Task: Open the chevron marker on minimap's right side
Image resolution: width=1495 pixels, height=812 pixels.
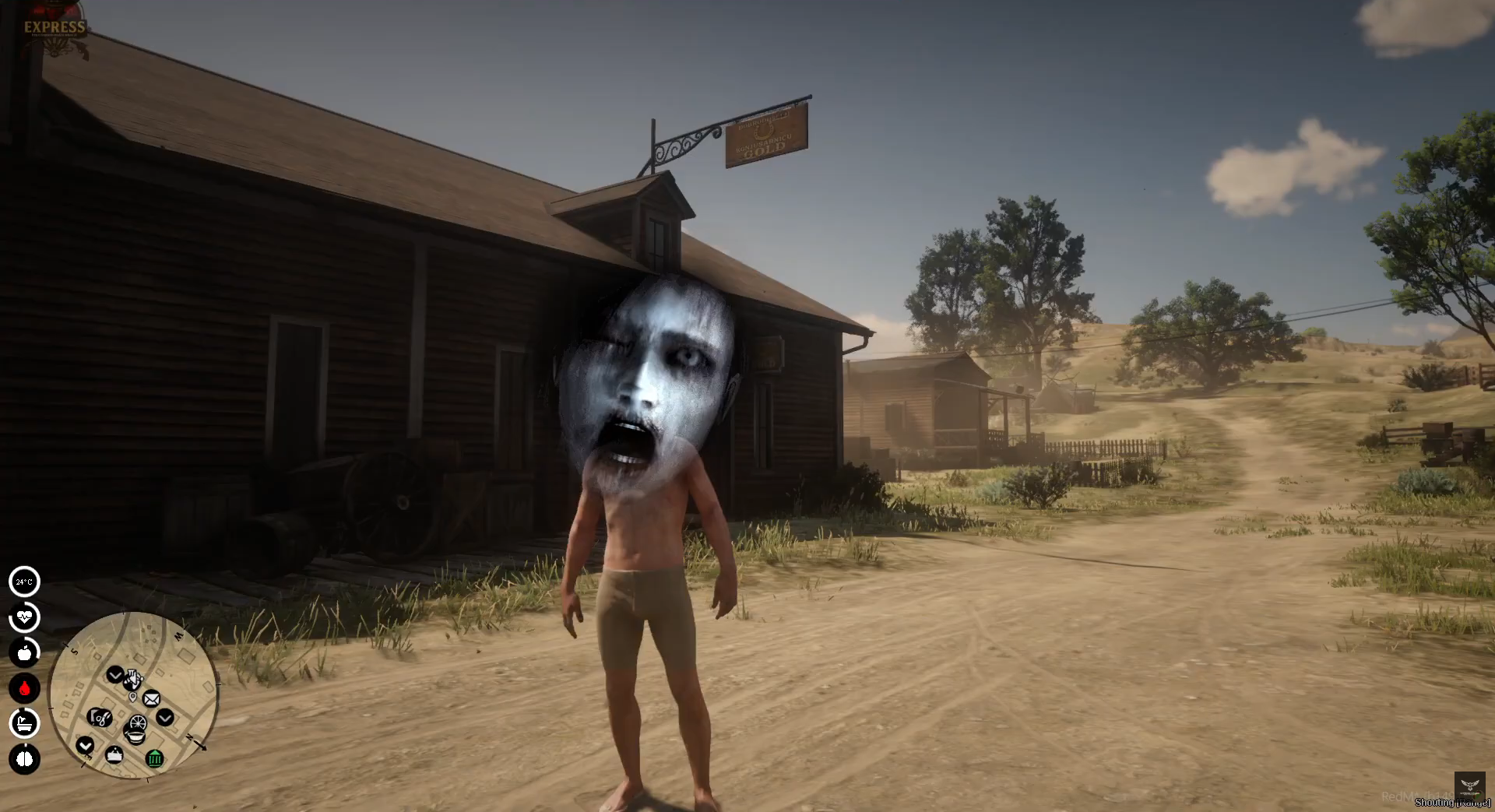Action: coord(165,717)
